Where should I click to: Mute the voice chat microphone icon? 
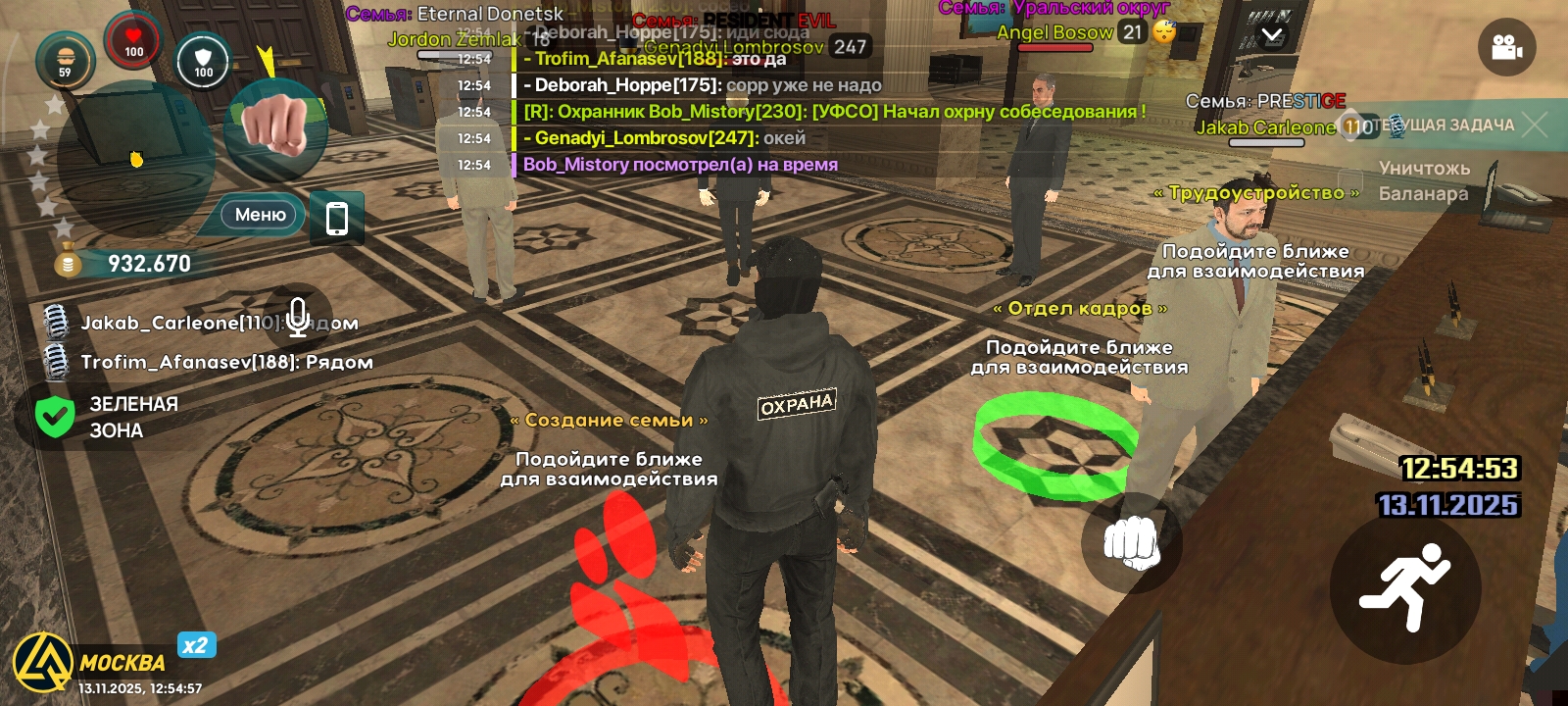click(298, 316)
